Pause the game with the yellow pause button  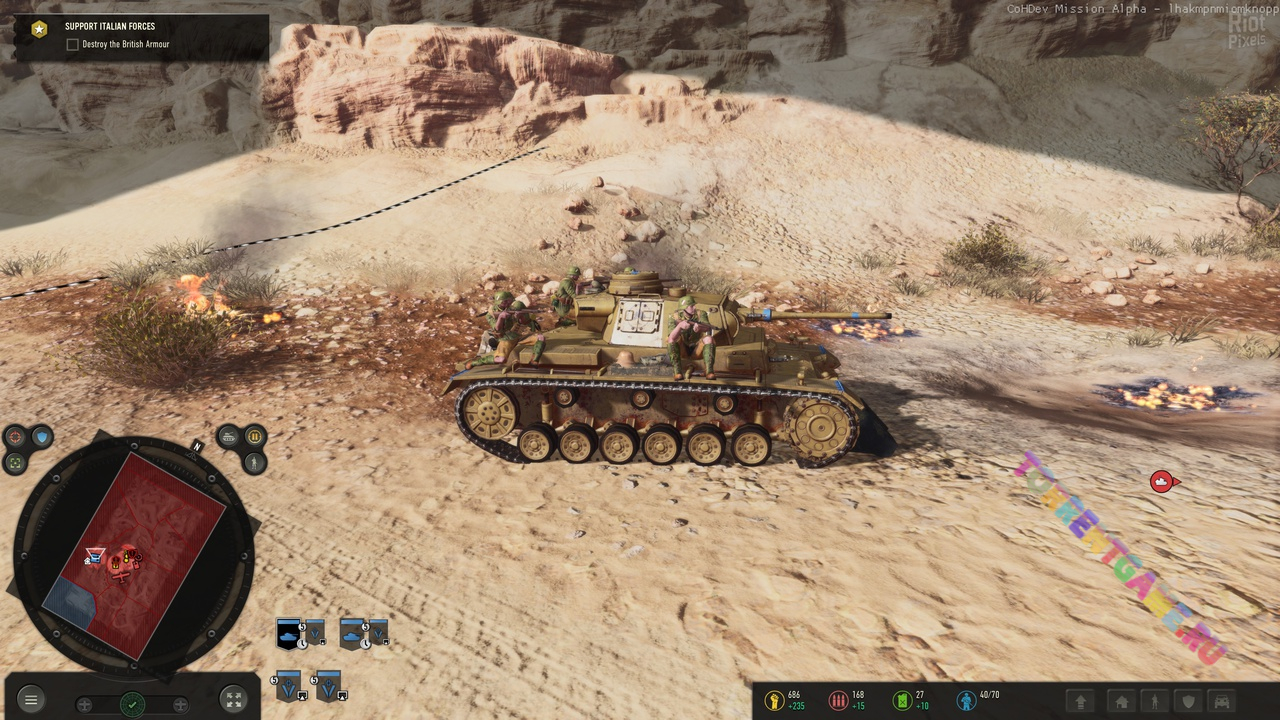pos(254,436)
